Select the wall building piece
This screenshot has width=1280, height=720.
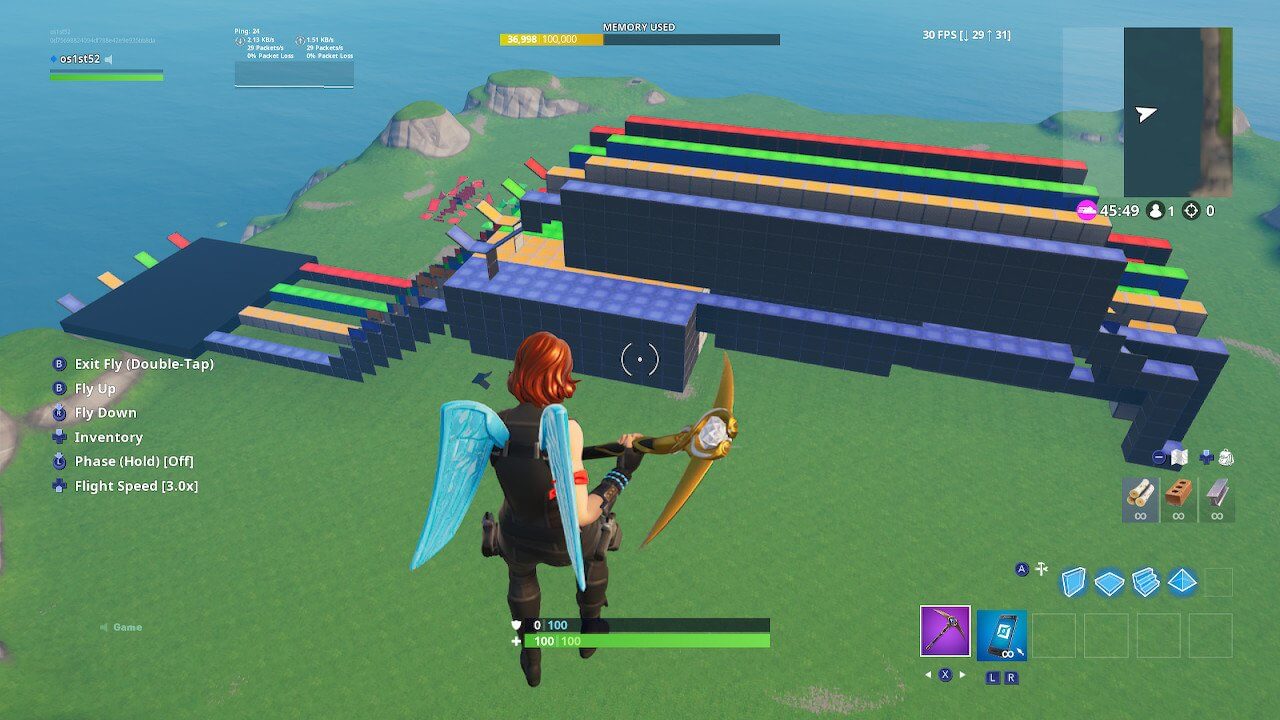pyautogui.click(x=1073, y=582)
